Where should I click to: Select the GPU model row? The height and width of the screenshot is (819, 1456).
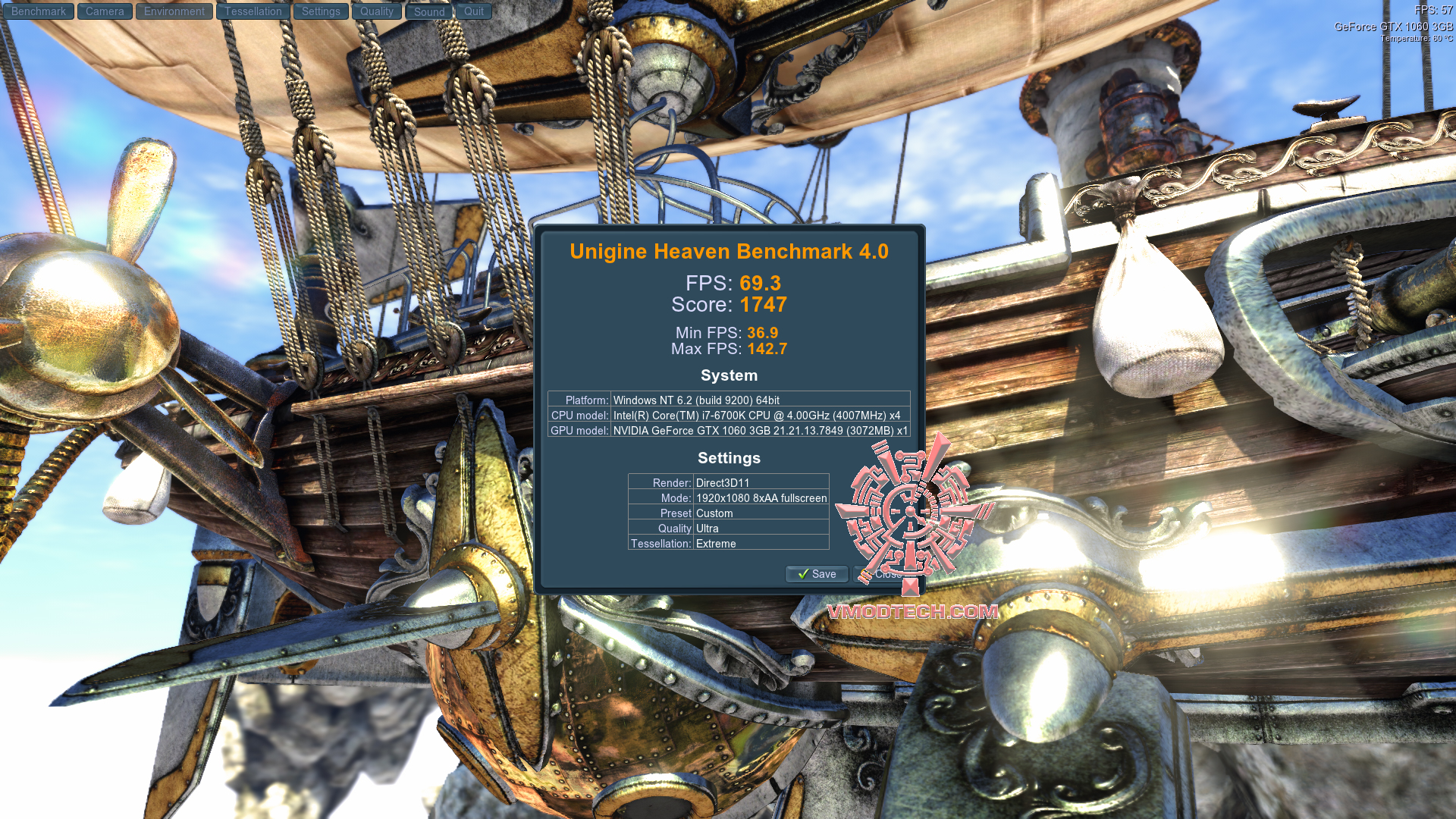729,431
